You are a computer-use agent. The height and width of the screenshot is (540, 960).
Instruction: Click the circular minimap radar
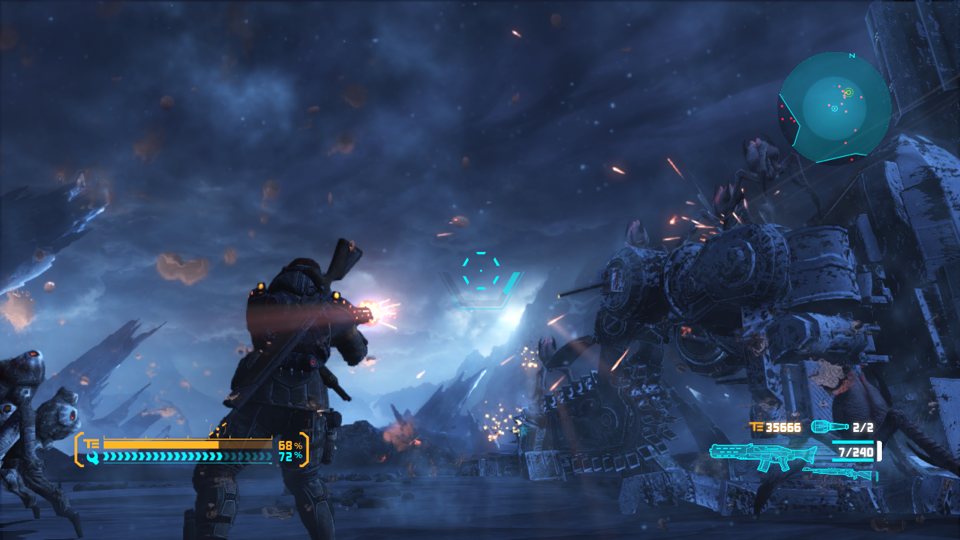(834, 106)
